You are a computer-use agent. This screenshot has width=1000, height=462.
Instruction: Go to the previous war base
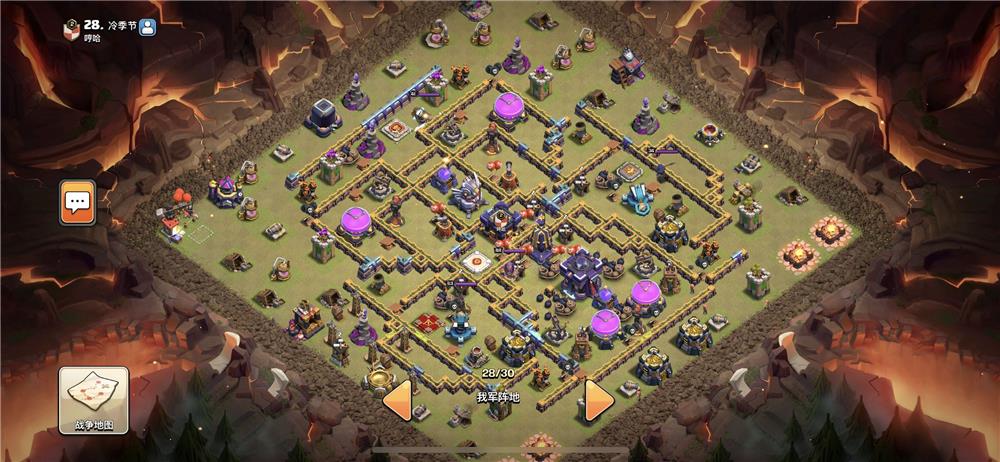(397, 399)
